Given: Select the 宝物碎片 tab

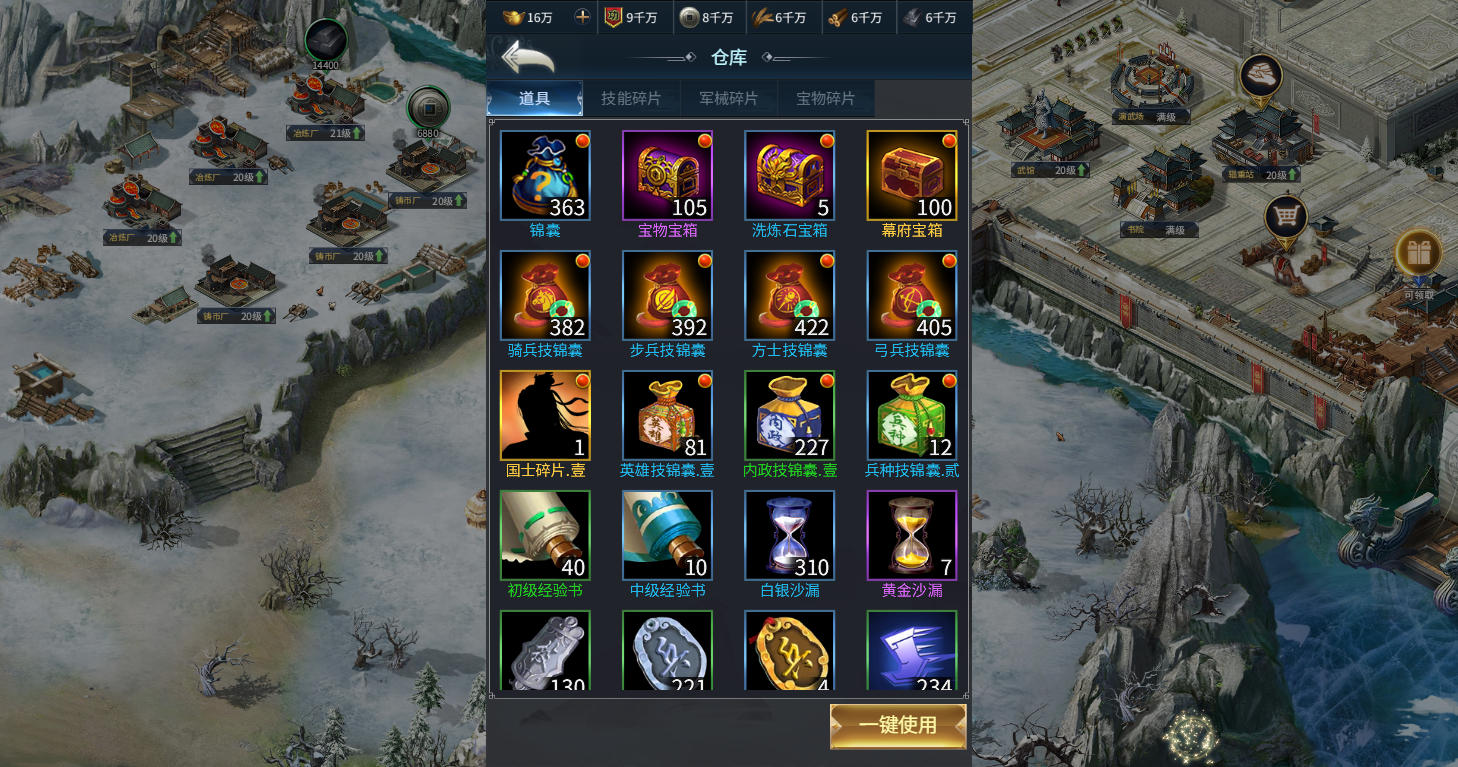Looking at the screenshot, I should tap(825, 98).
